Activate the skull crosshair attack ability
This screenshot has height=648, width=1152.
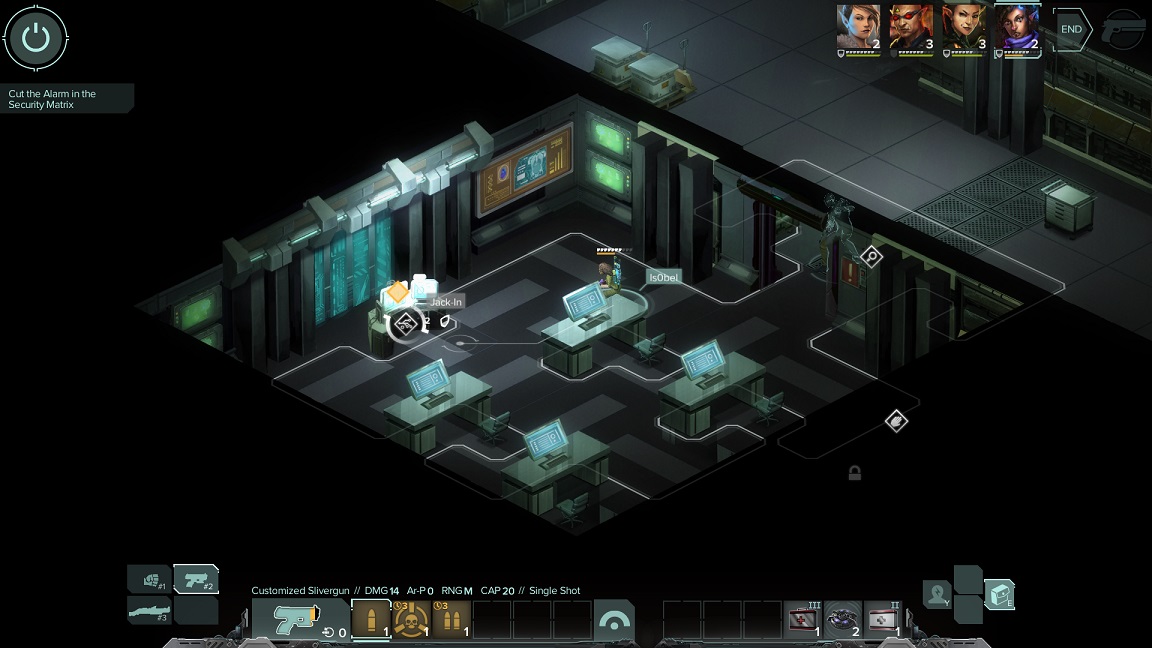(411, 620)
